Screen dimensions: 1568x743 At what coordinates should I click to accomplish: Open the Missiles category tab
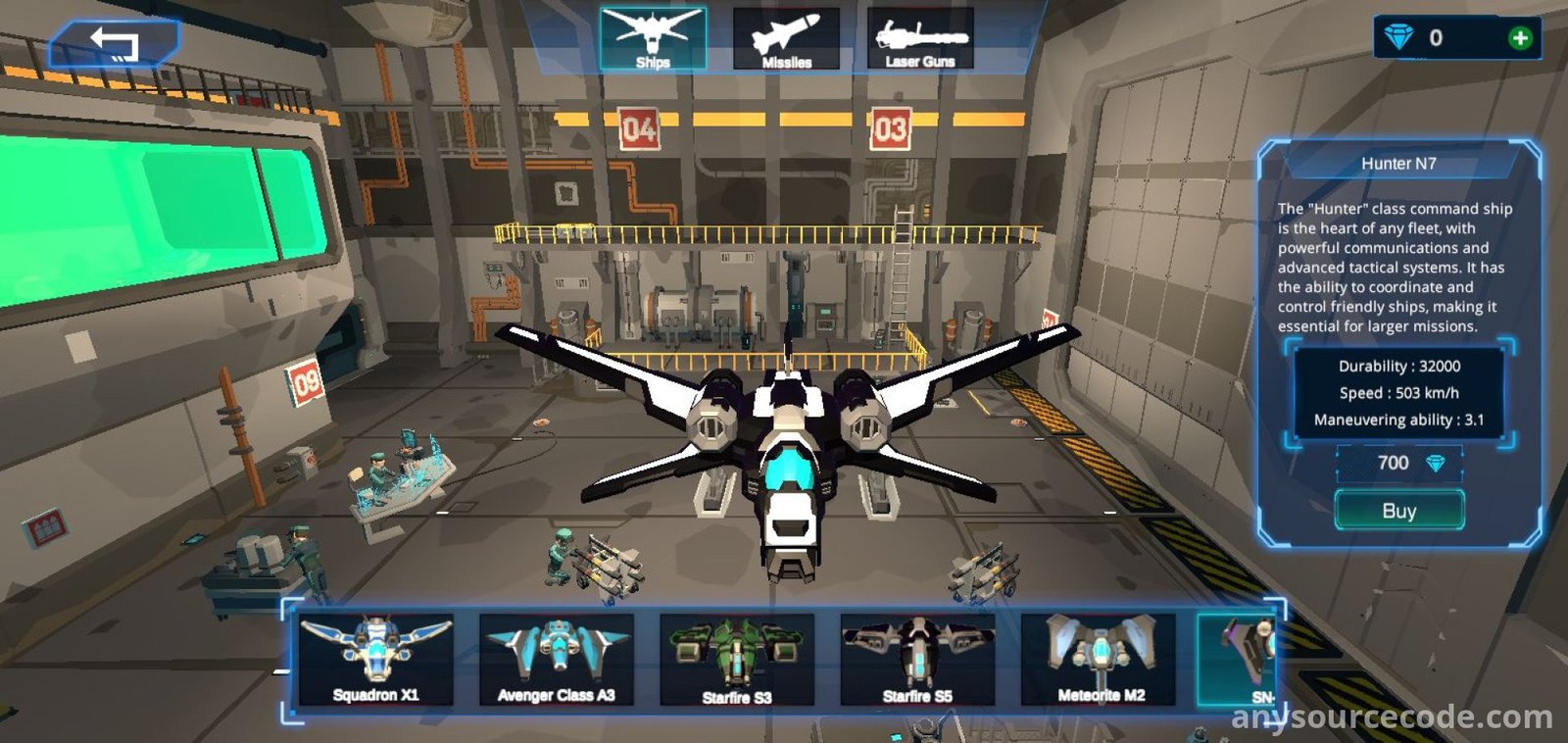coord(786,39)
